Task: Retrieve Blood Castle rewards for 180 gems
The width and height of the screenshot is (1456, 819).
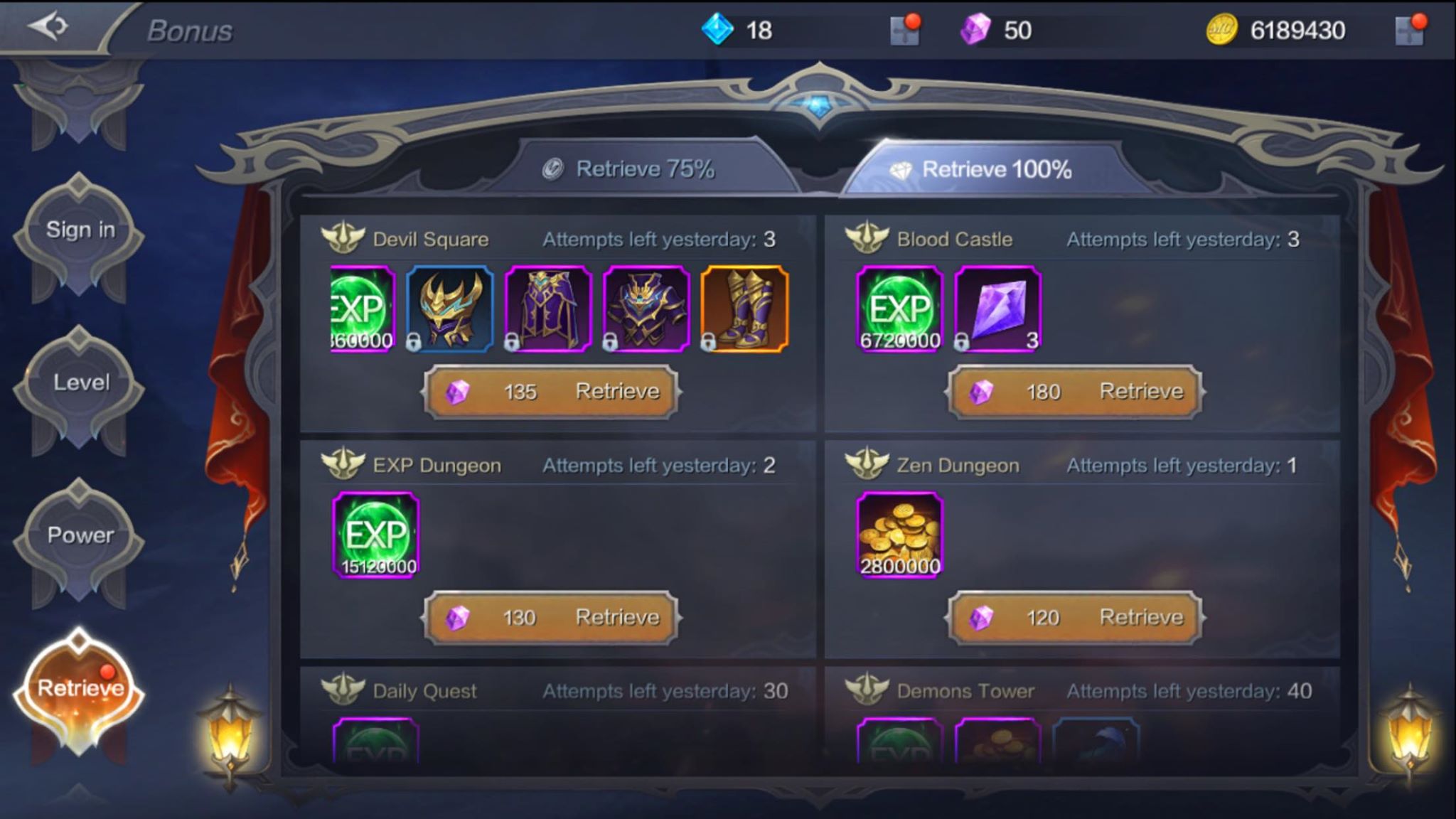Action: pos(1075,392)
